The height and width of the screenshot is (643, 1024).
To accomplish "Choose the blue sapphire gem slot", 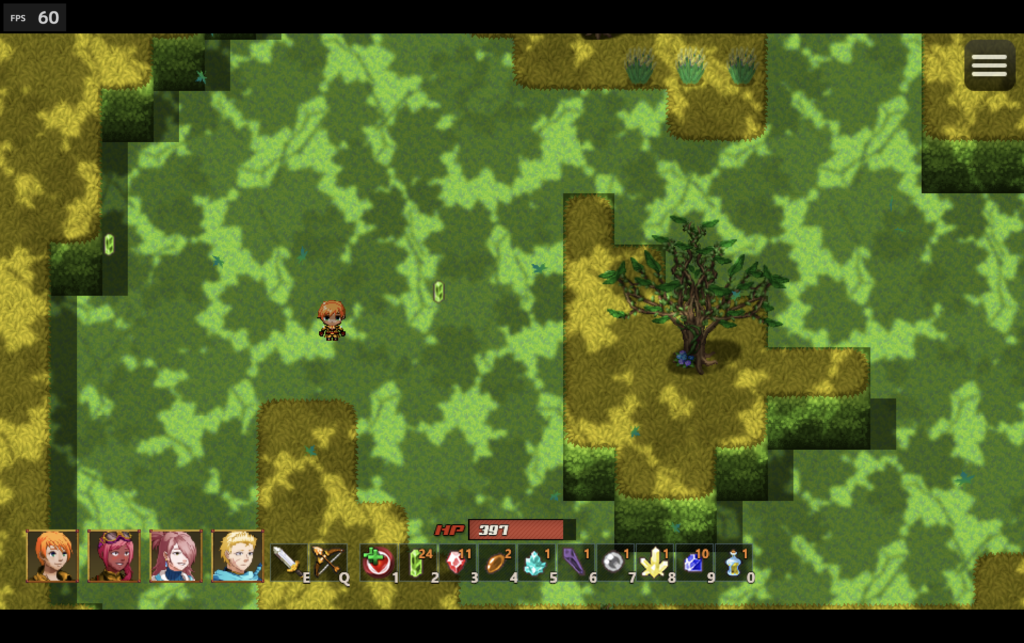I will point(693,562).
